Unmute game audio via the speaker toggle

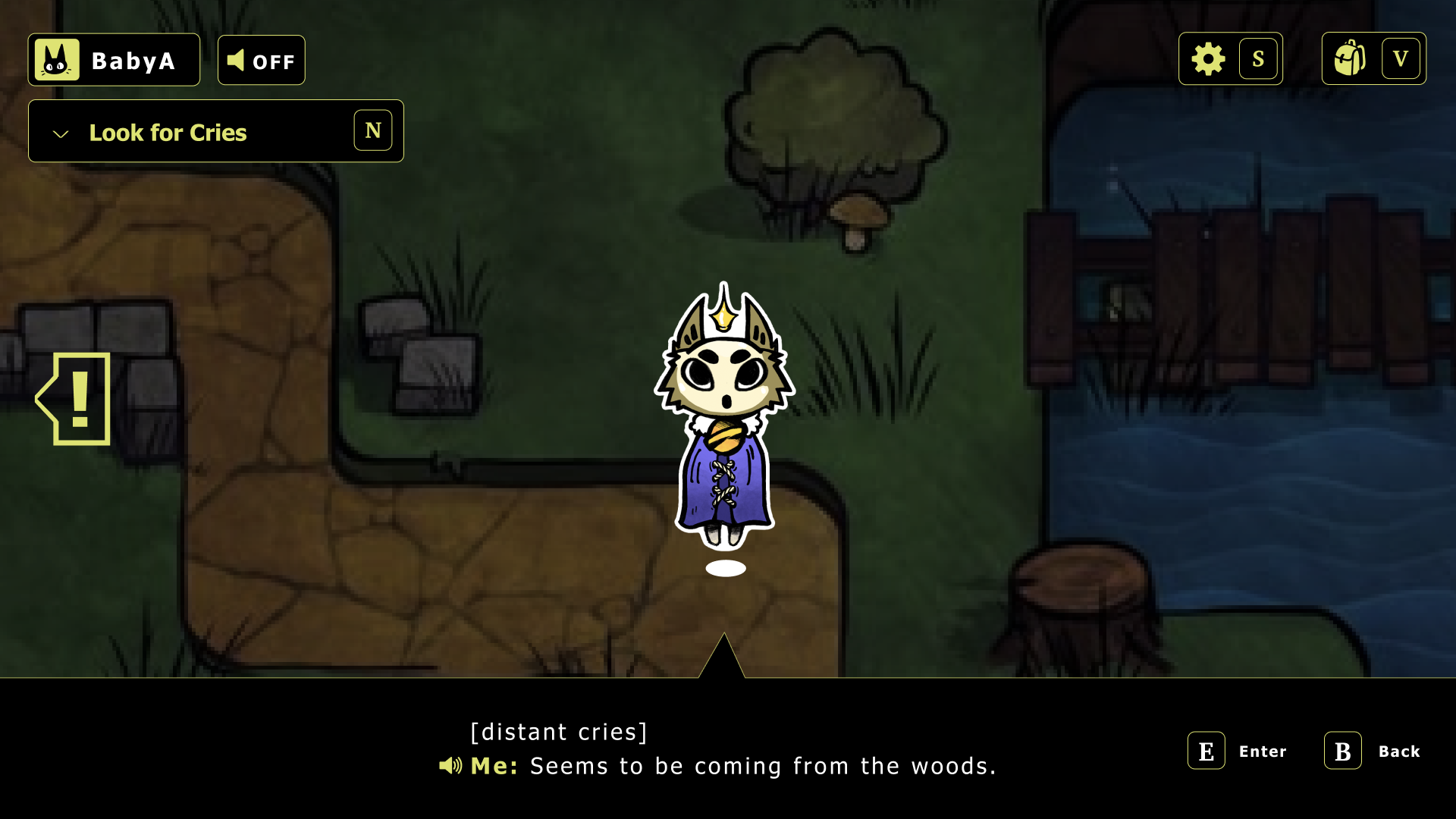[261, 60]
